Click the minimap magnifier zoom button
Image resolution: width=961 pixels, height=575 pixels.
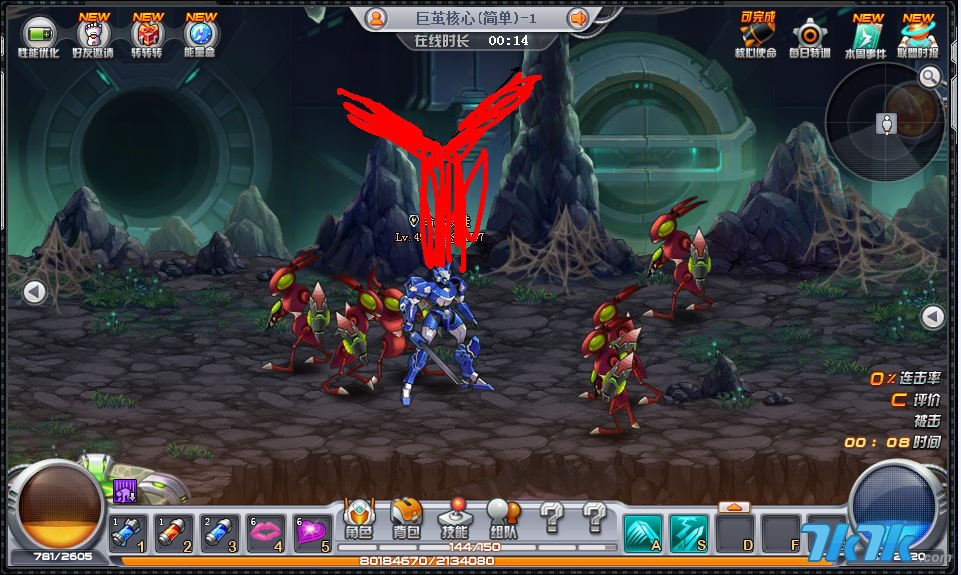pyautogui.click(x=930, y=77)
